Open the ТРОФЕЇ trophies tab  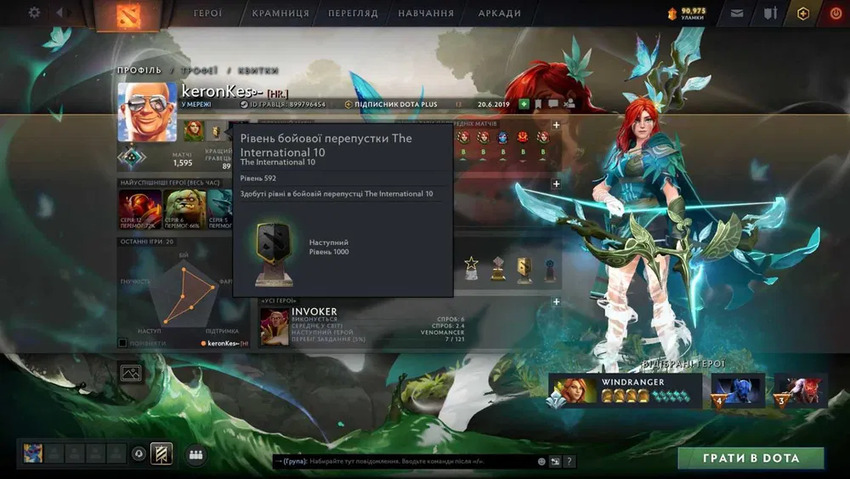point(200,70)
